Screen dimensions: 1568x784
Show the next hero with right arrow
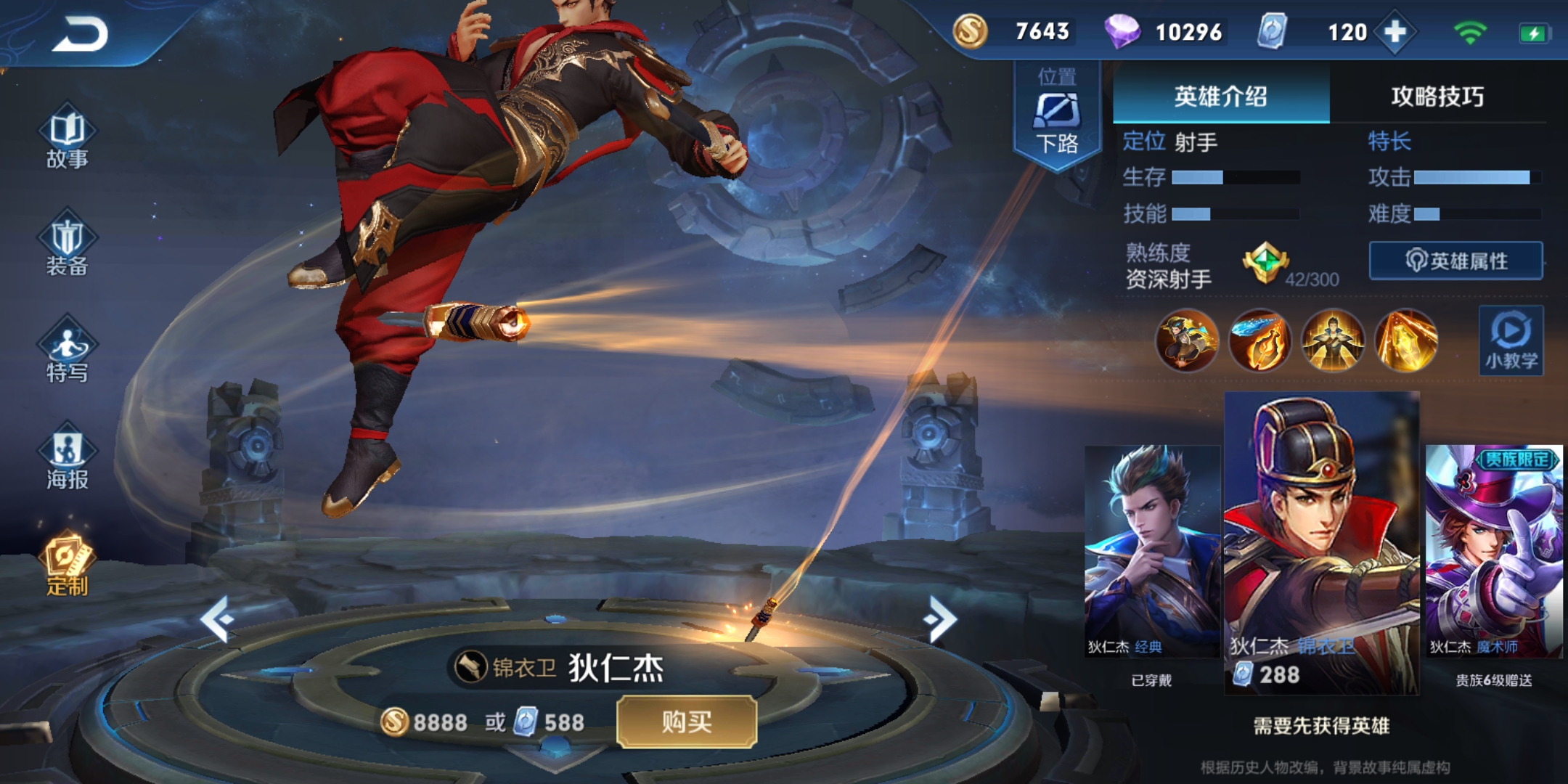[941, 619]
